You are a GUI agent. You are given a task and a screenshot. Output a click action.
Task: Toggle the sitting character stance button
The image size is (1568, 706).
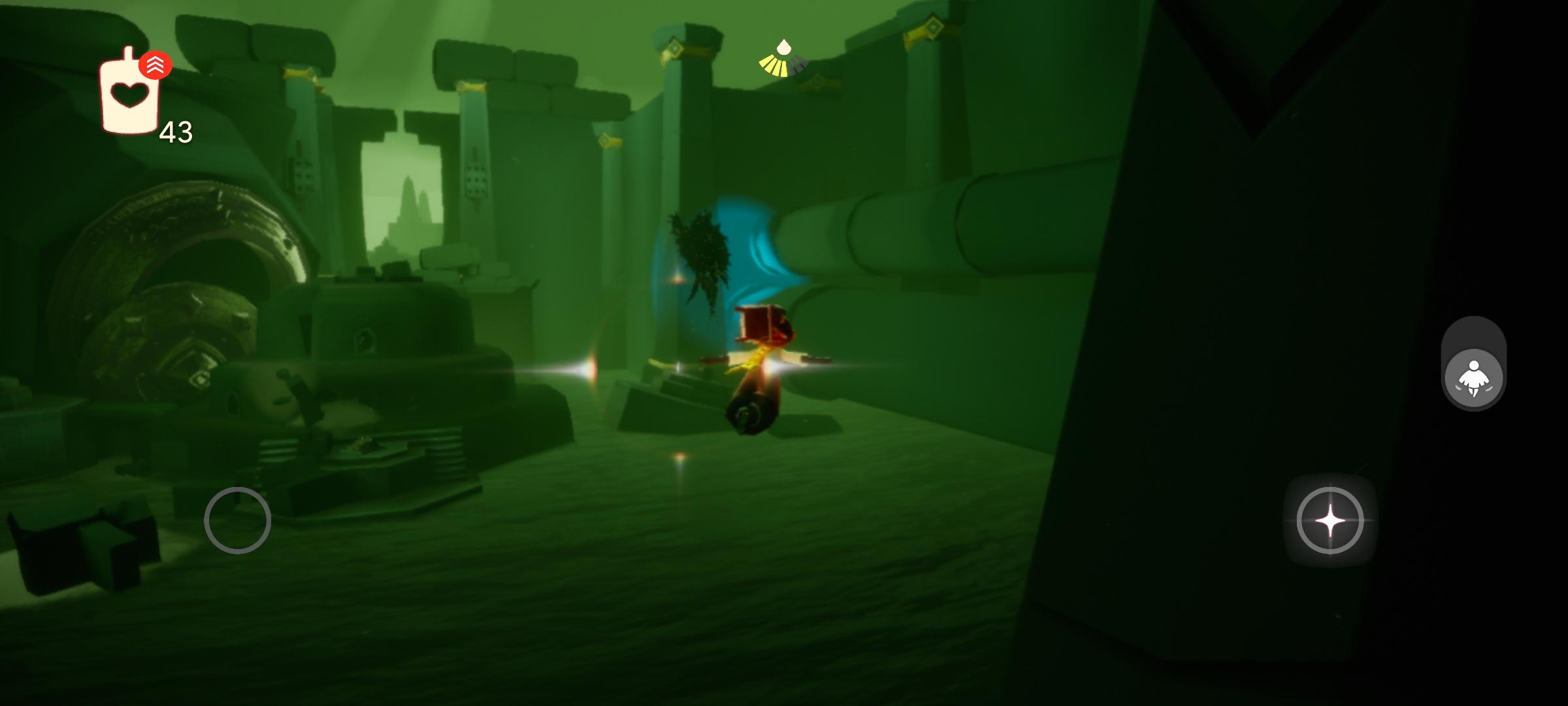coord(1473,378)
